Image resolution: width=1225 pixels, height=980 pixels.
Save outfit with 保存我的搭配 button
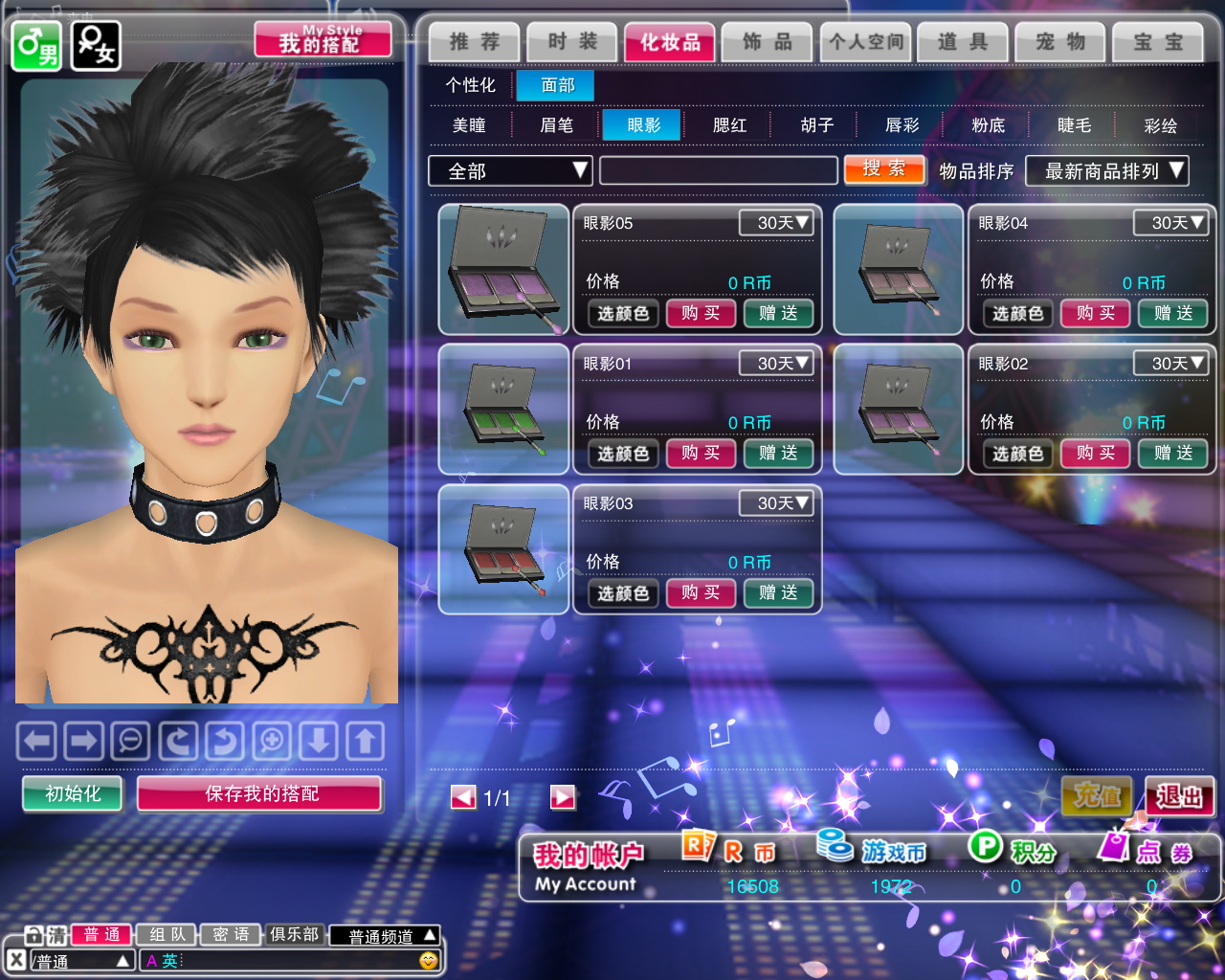coord(260,793)
